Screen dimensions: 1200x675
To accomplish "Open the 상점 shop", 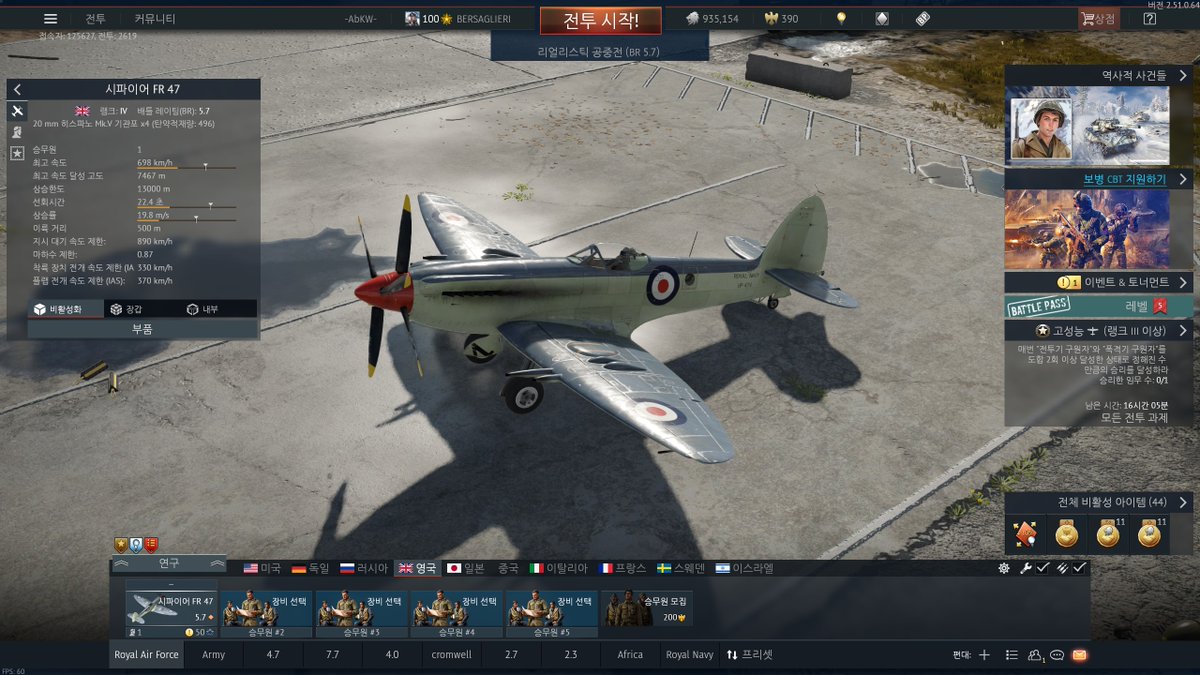I will pos(1097,19).
